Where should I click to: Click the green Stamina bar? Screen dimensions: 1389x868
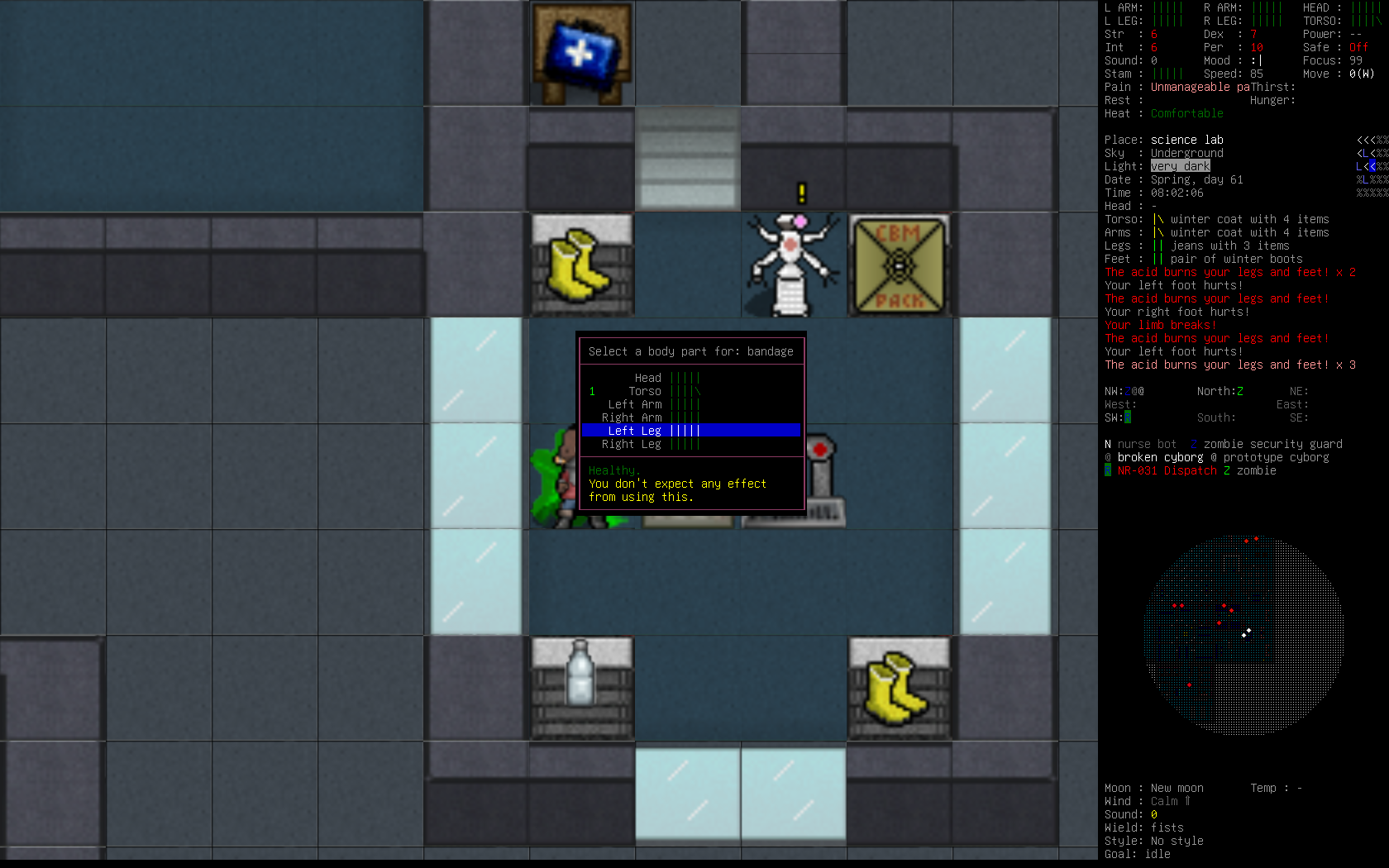[1167, 74]
